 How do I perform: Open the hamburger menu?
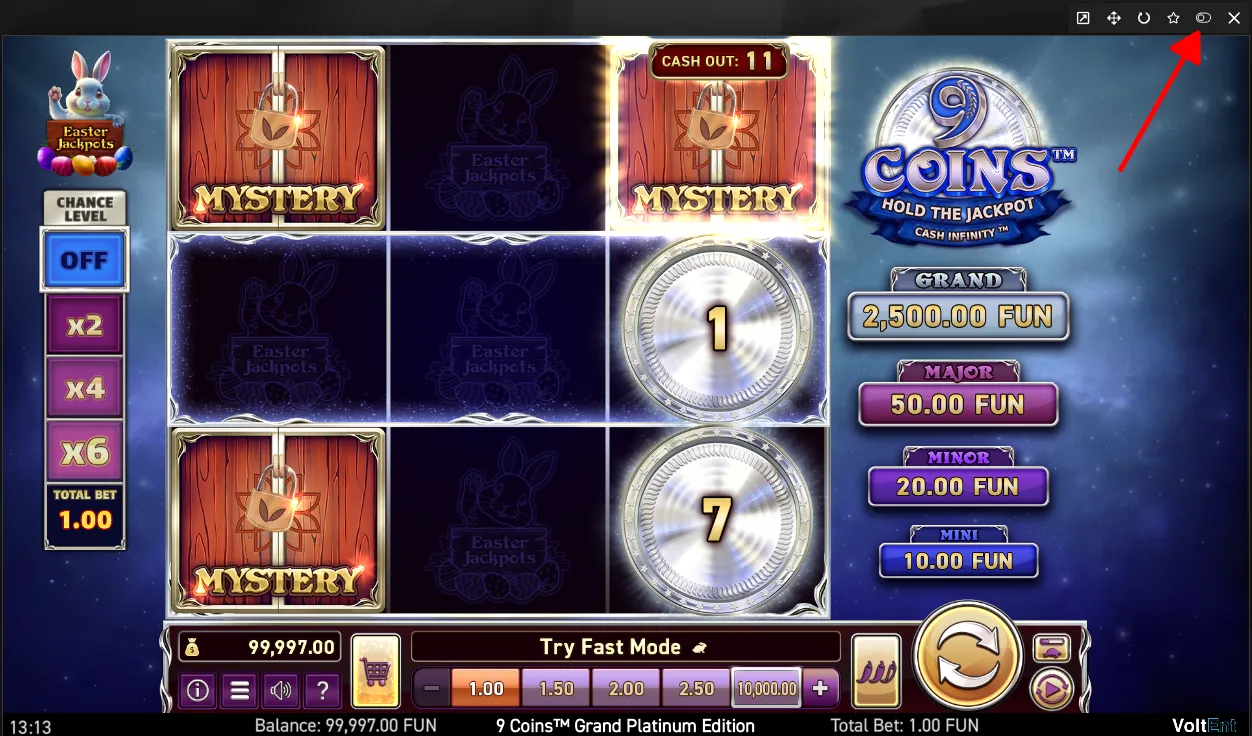[x=240, y=690]
